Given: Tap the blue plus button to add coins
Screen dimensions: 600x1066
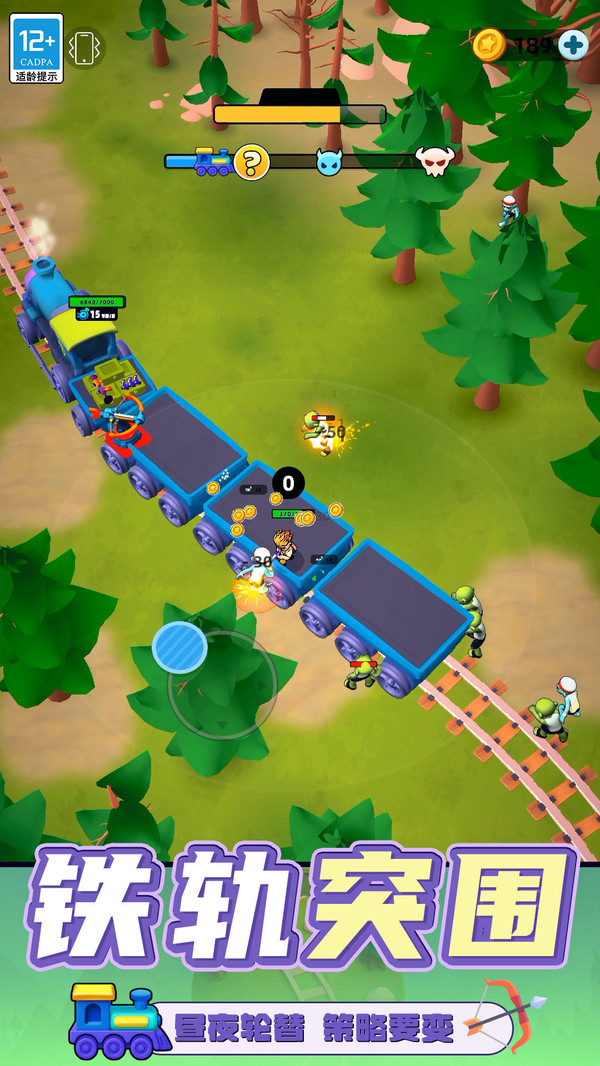Looking at the screenshot, I should pyautogui.click(x=573, y=44).
